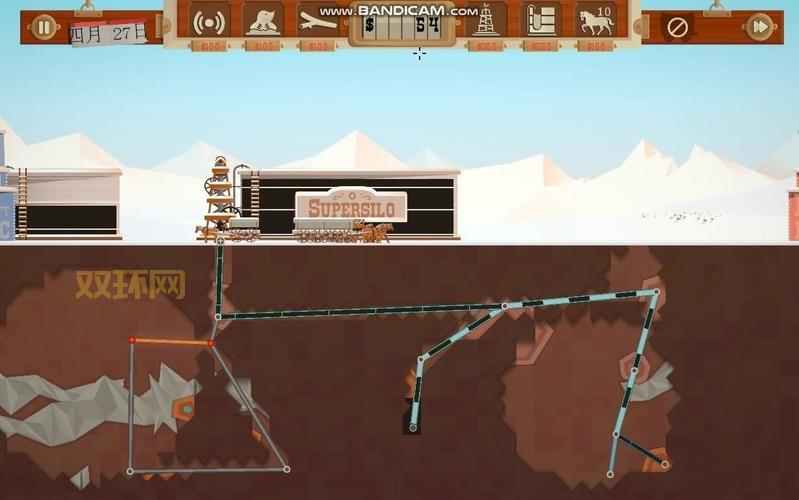Click the cancel circle-slash button
Image resolution: width=799 pixels, height=500 pixels.
(677, 27)
